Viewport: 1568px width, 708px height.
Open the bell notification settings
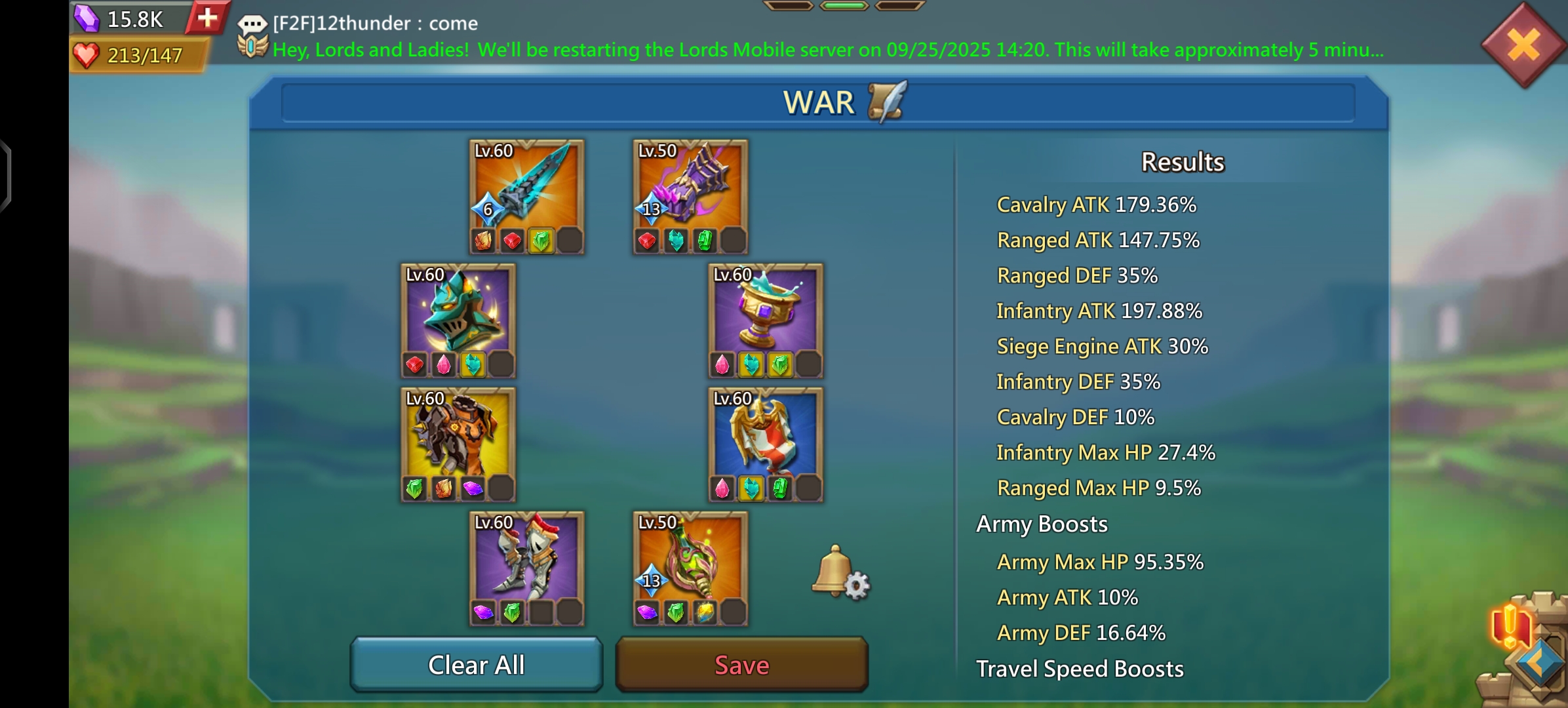pyautogui.click(x=840, y=573)
